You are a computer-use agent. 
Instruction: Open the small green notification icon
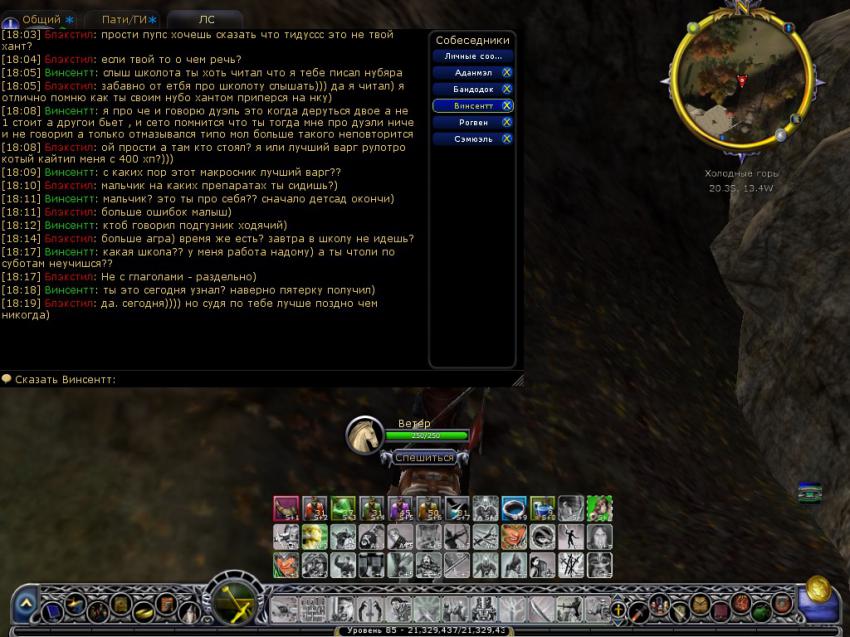809,492
